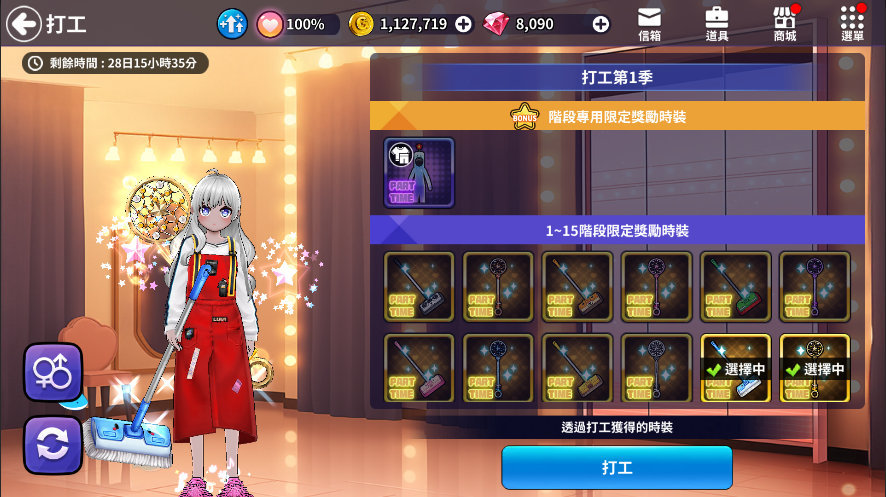The height and width of the screenshot is (497, 886).
Task: Choose the yellow mop reward item
Action: 577,368
